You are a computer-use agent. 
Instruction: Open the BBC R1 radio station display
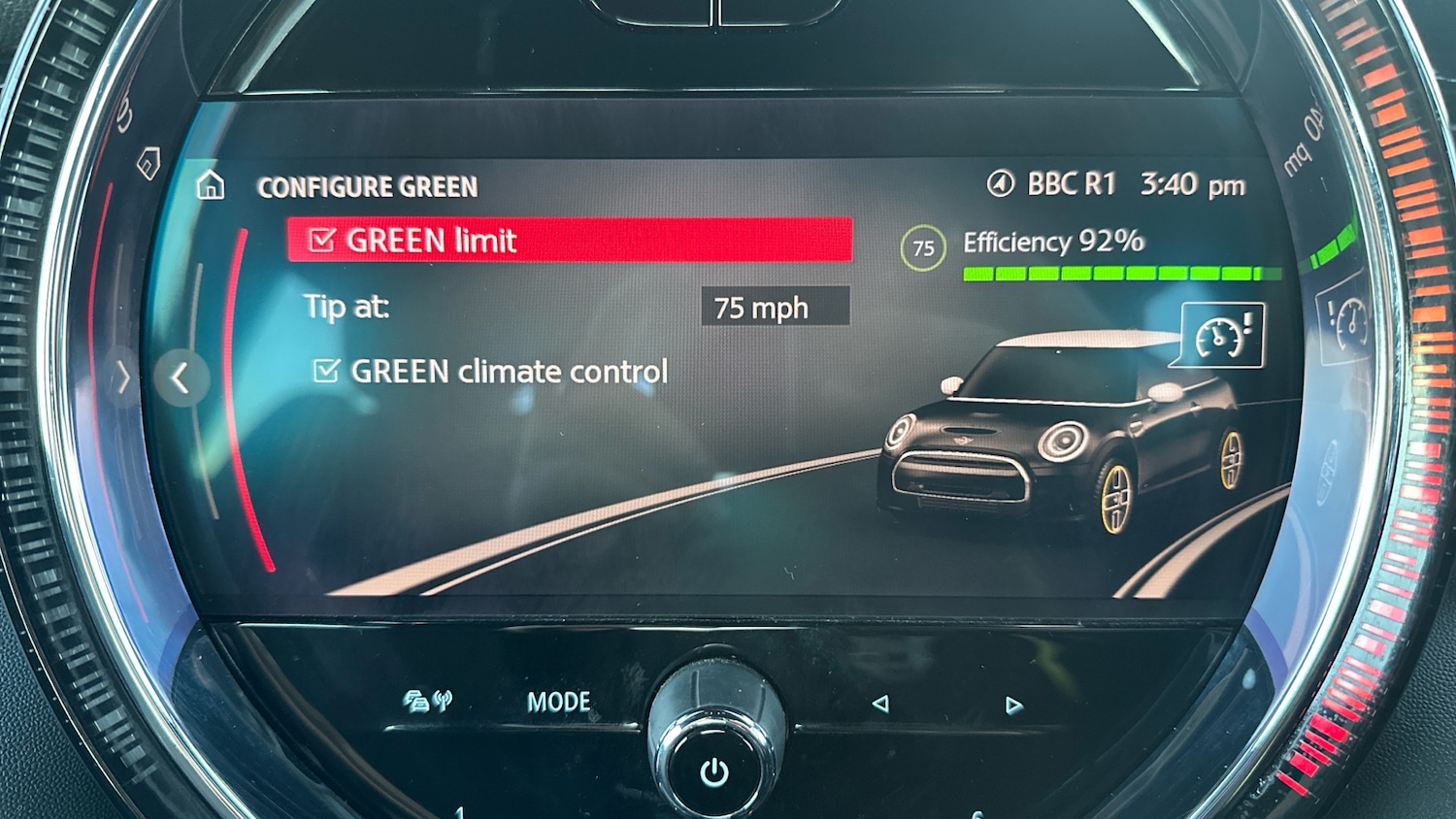(1054, 184)
